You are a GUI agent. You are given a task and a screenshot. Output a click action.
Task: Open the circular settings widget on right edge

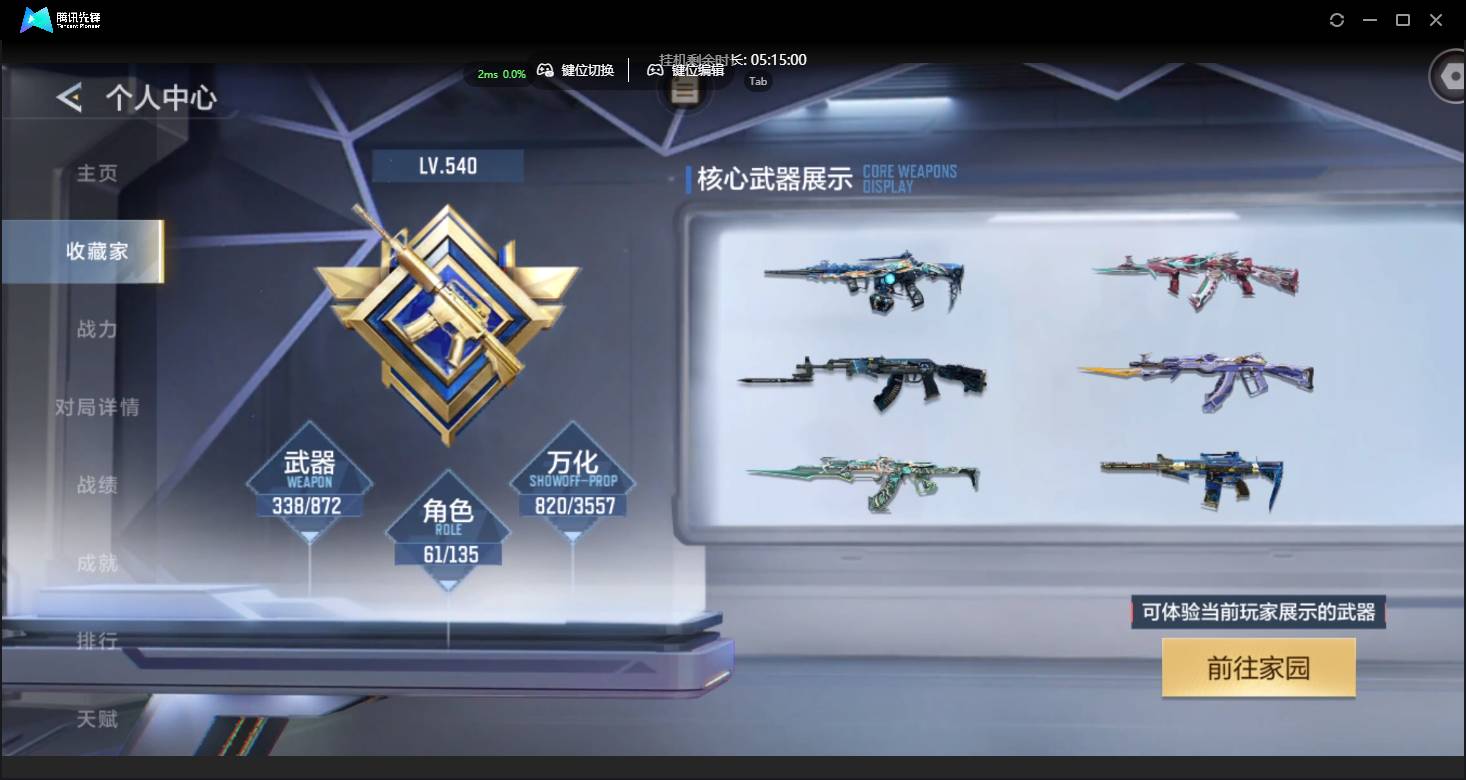pos(1448,75)
